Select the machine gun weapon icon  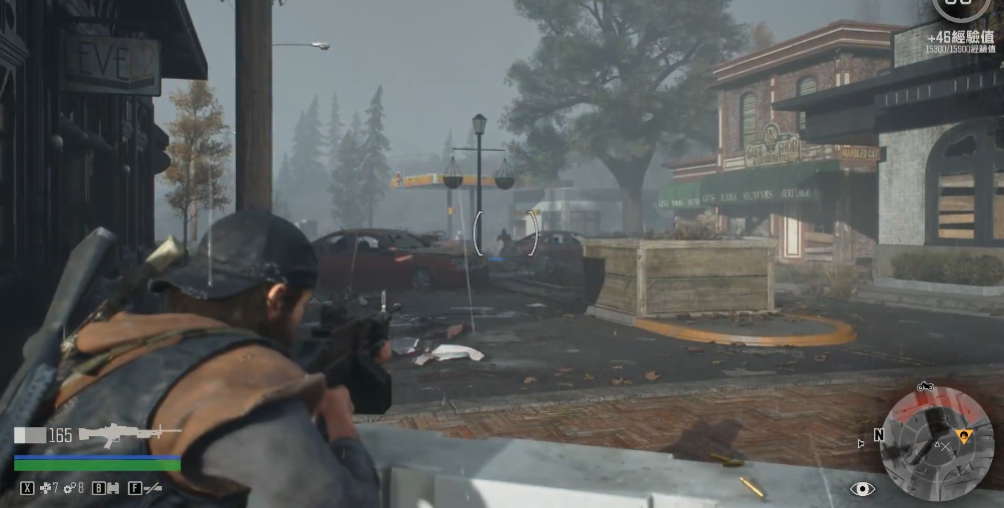pos(130,434)
